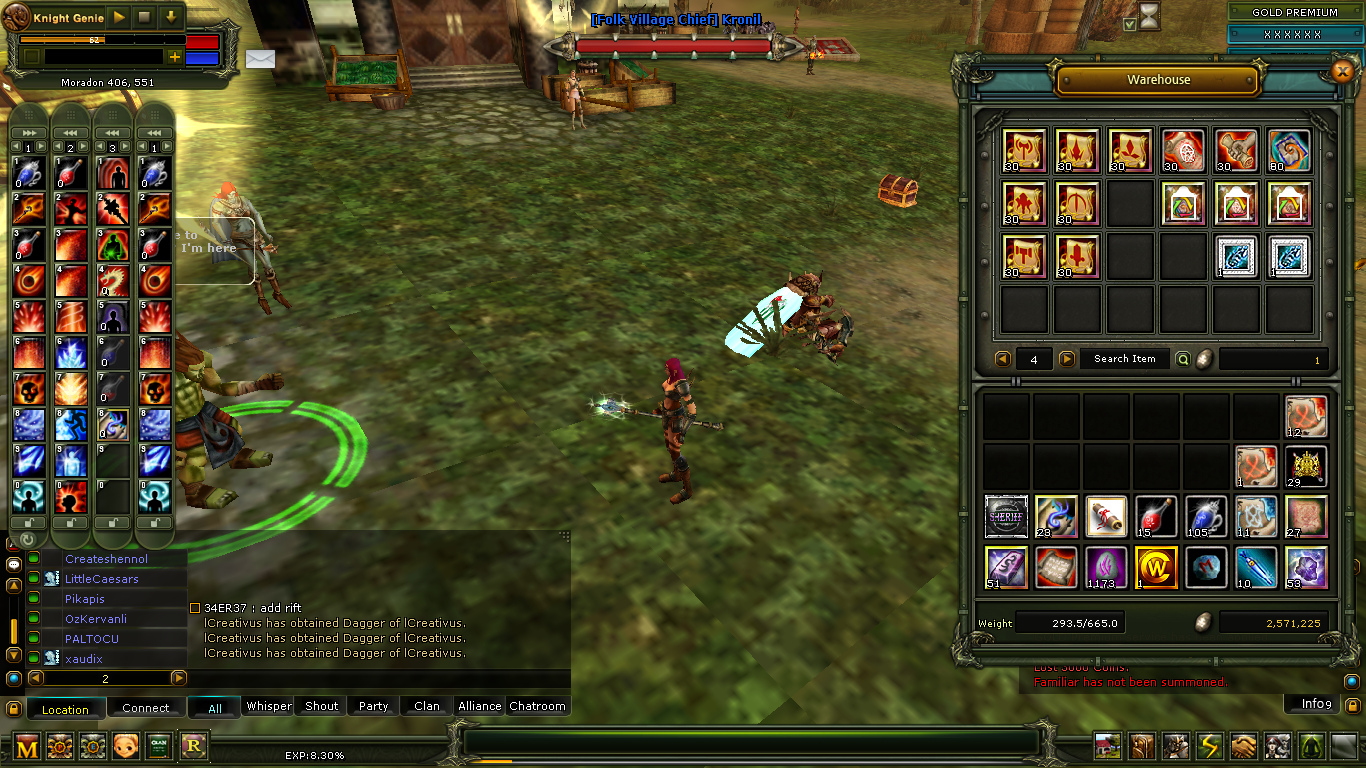Switch to the Whisper chat tab

(269, 706)
